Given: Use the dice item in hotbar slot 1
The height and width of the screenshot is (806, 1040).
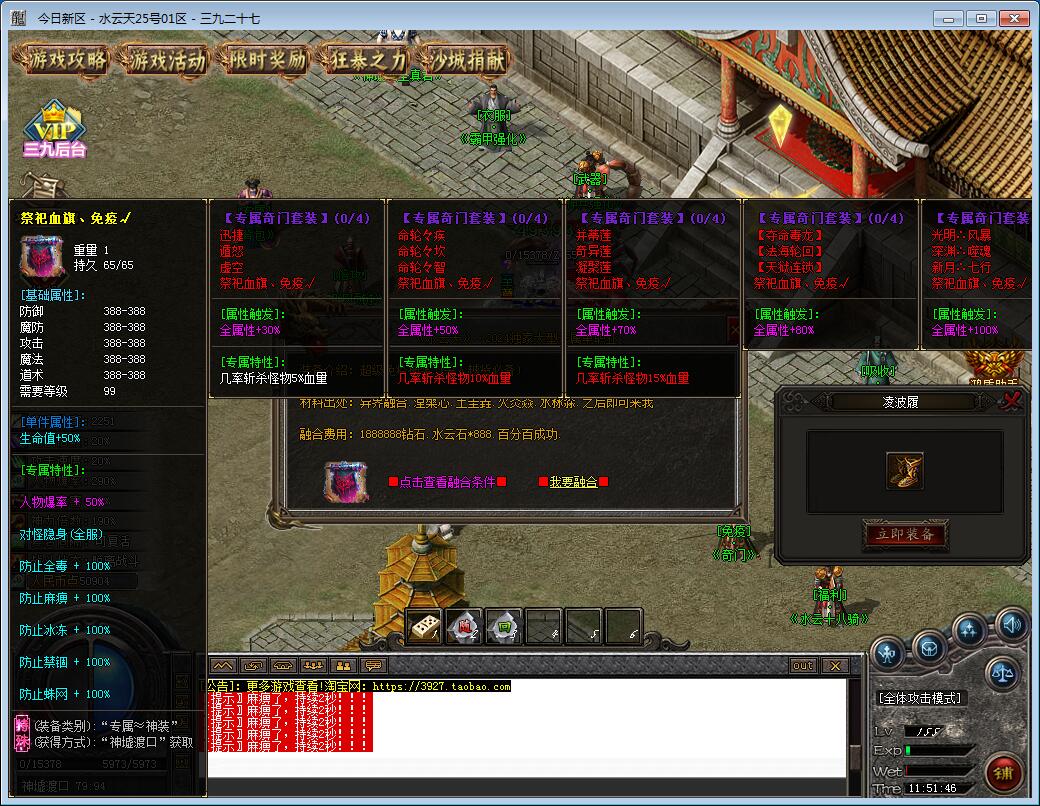Looking at the screenshot, I should [424, 627].
